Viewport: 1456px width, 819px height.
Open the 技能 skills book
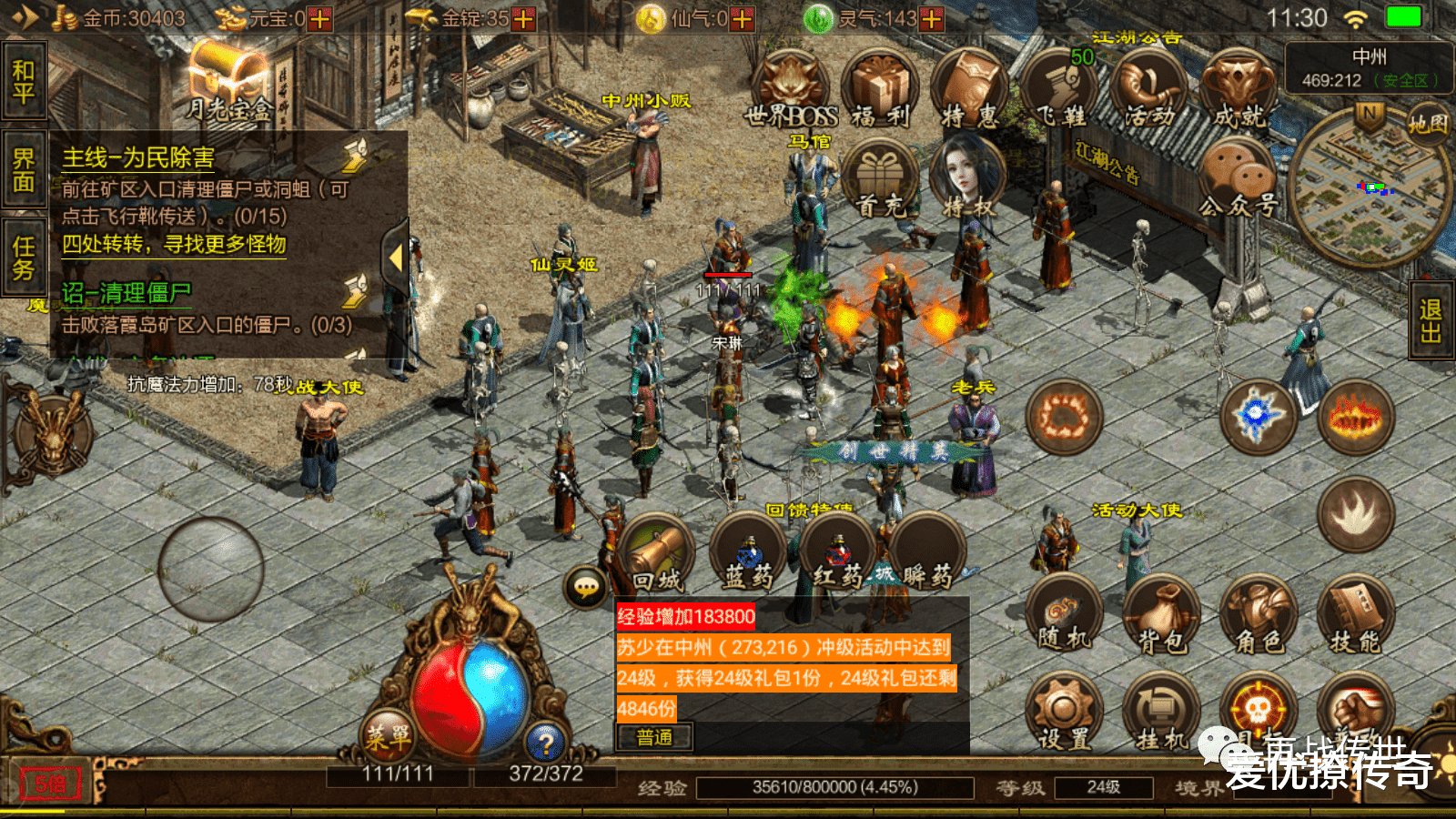click(x=1355, y=616)
